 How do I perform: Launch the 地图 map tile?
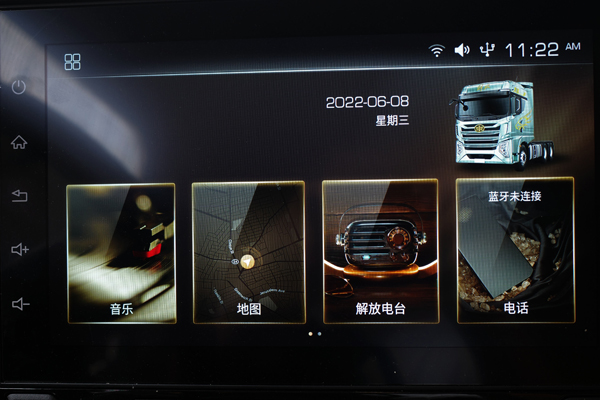[248, 252]
